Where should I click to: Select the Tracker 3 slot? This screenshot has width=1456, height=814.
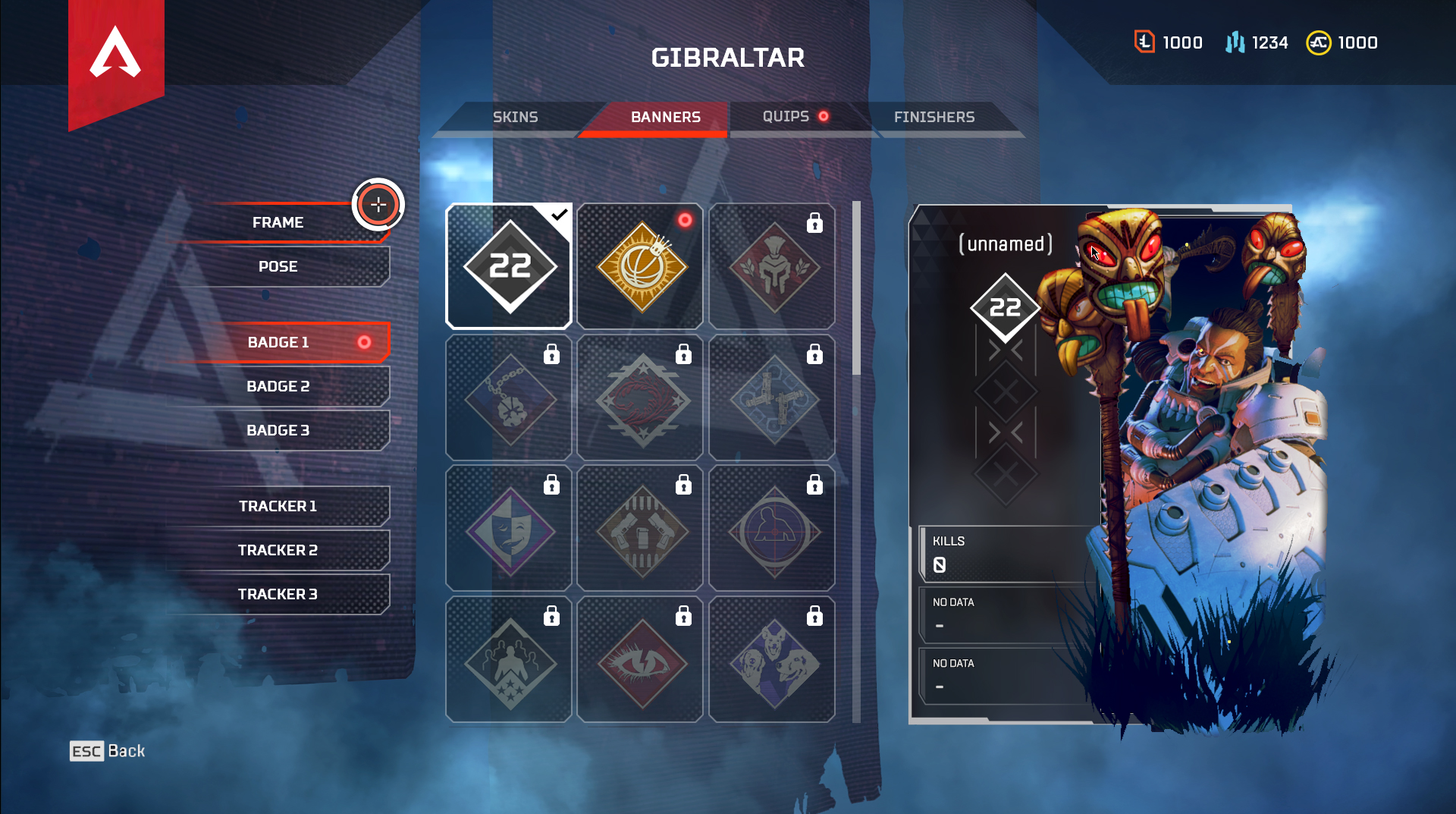pos(278,594)
